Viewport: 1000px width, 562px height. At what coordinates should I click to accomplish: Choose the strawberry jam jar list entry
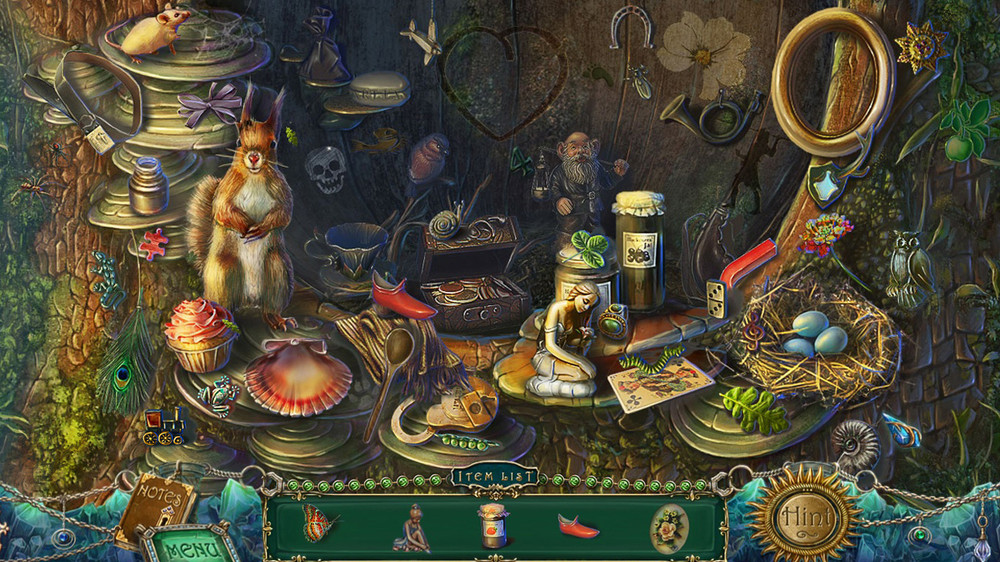[492, 526]
